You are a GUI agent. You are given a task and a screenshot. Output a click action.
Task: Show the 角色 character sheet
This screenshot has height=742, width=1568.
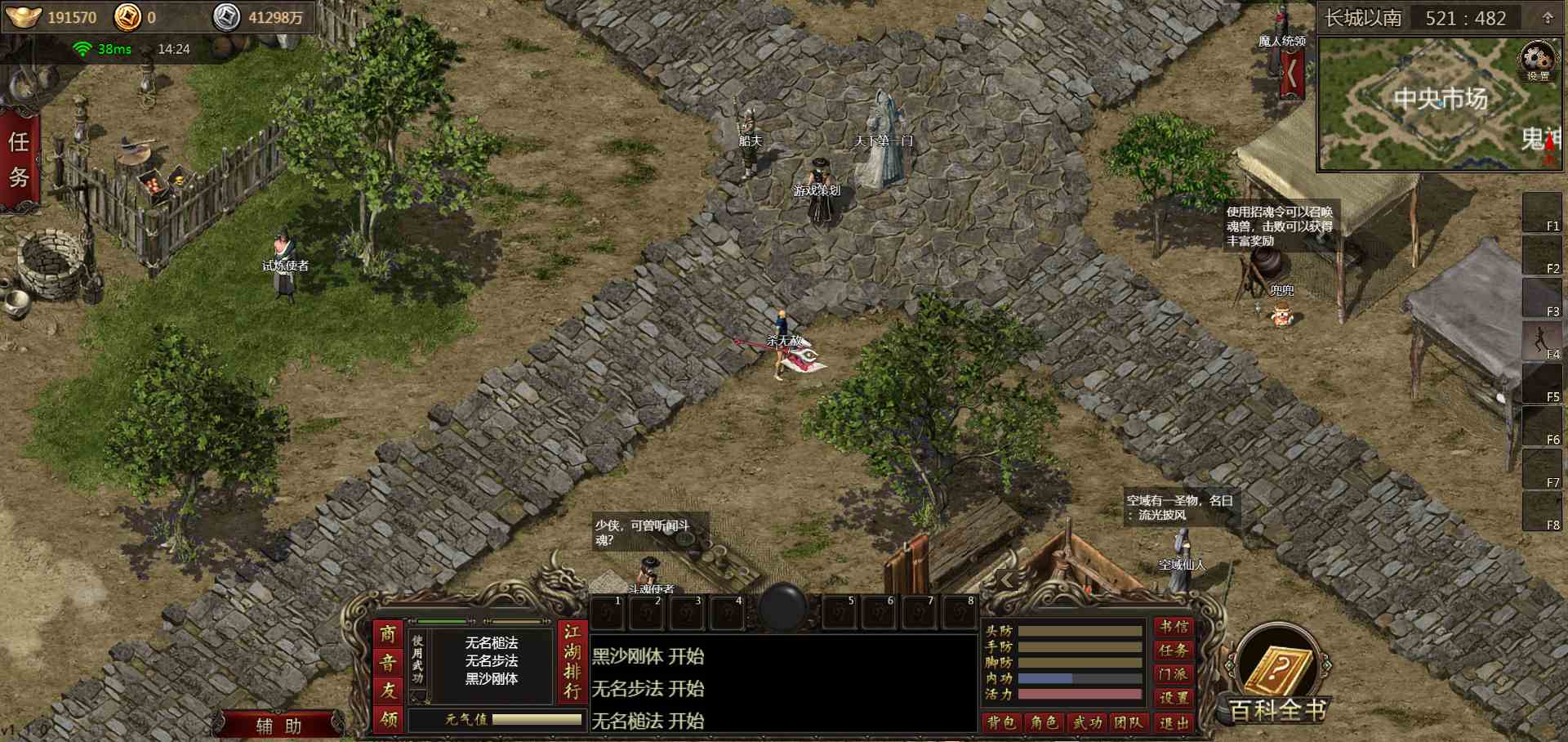[1044, 722]
